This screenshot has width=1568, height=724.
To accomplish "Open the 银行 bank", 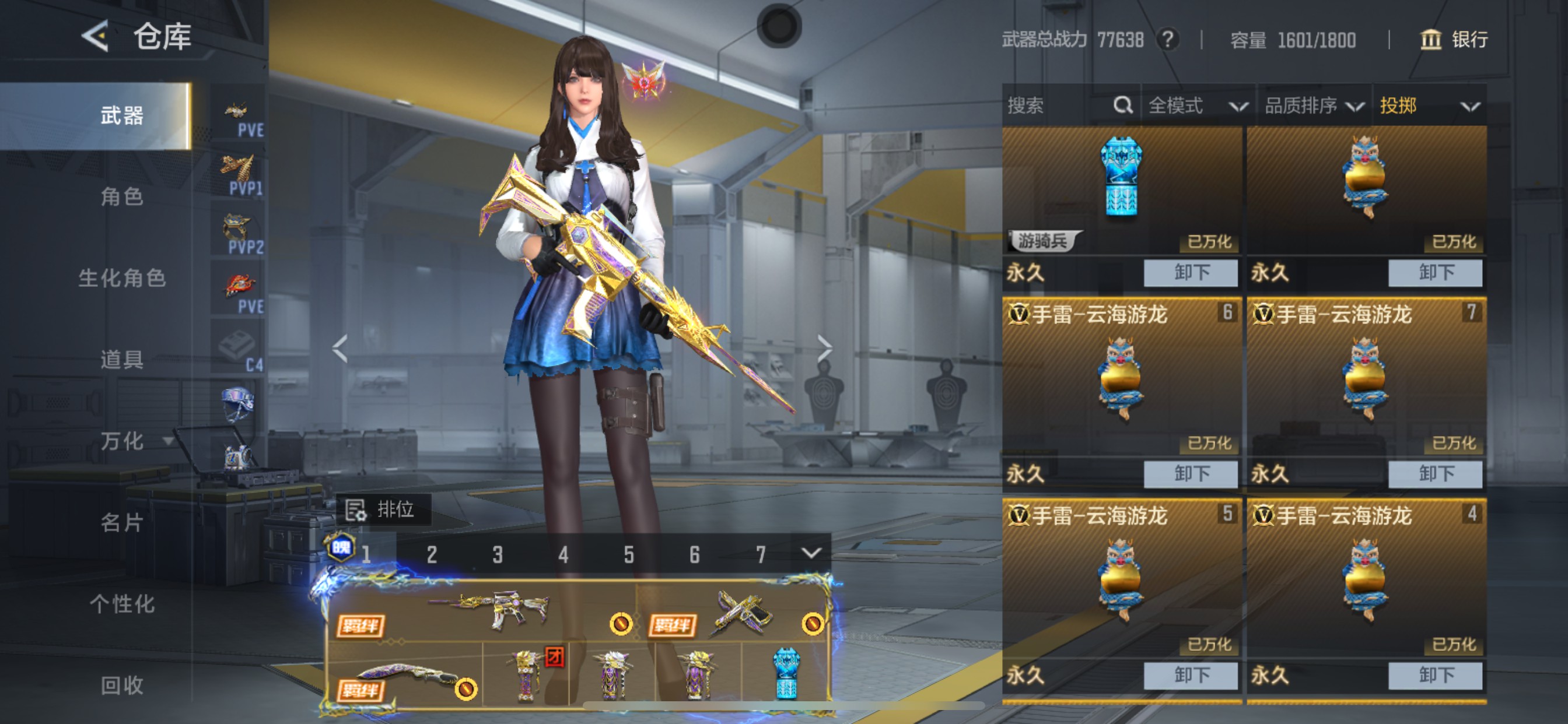I will [x=1455, y=40].
